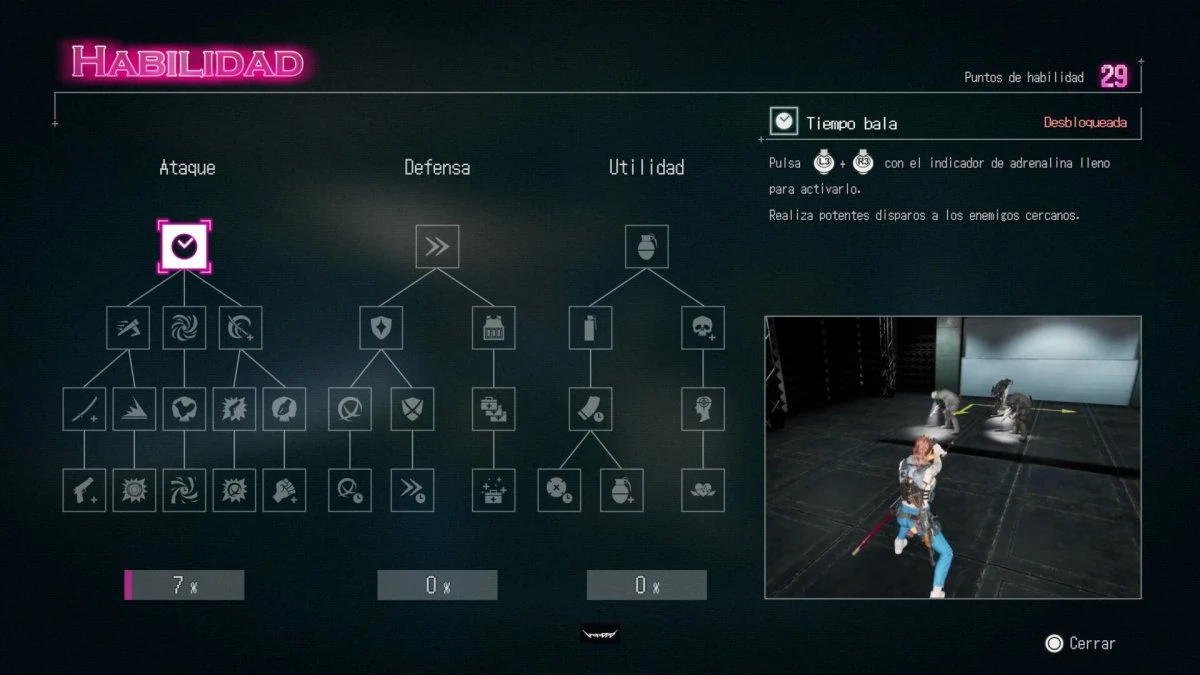Play the Tiempo bala preview video
Viewport: 1200px width, 675px height.
pos(952,457)
